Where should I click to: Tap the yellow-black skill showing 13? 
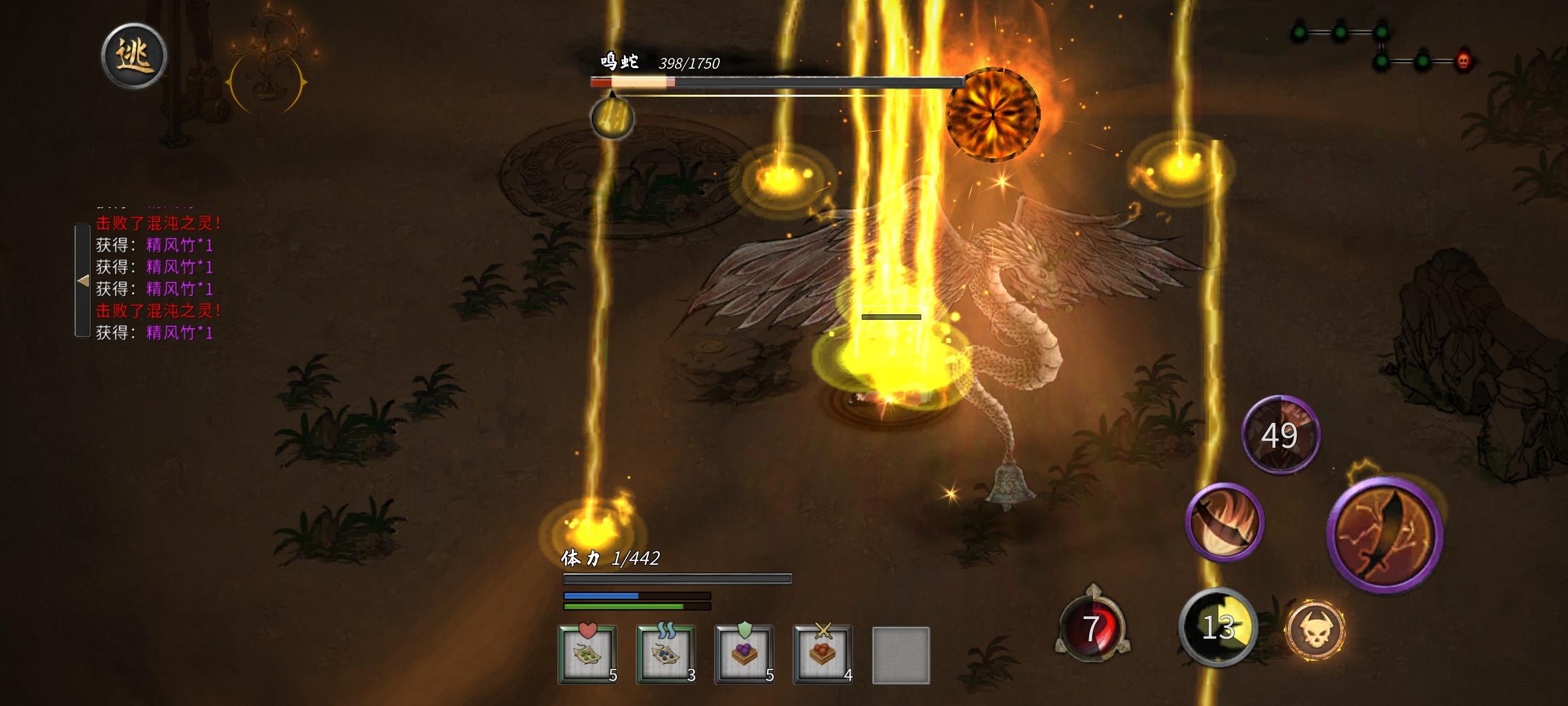pyautogui.click(x=1218, y=627)
